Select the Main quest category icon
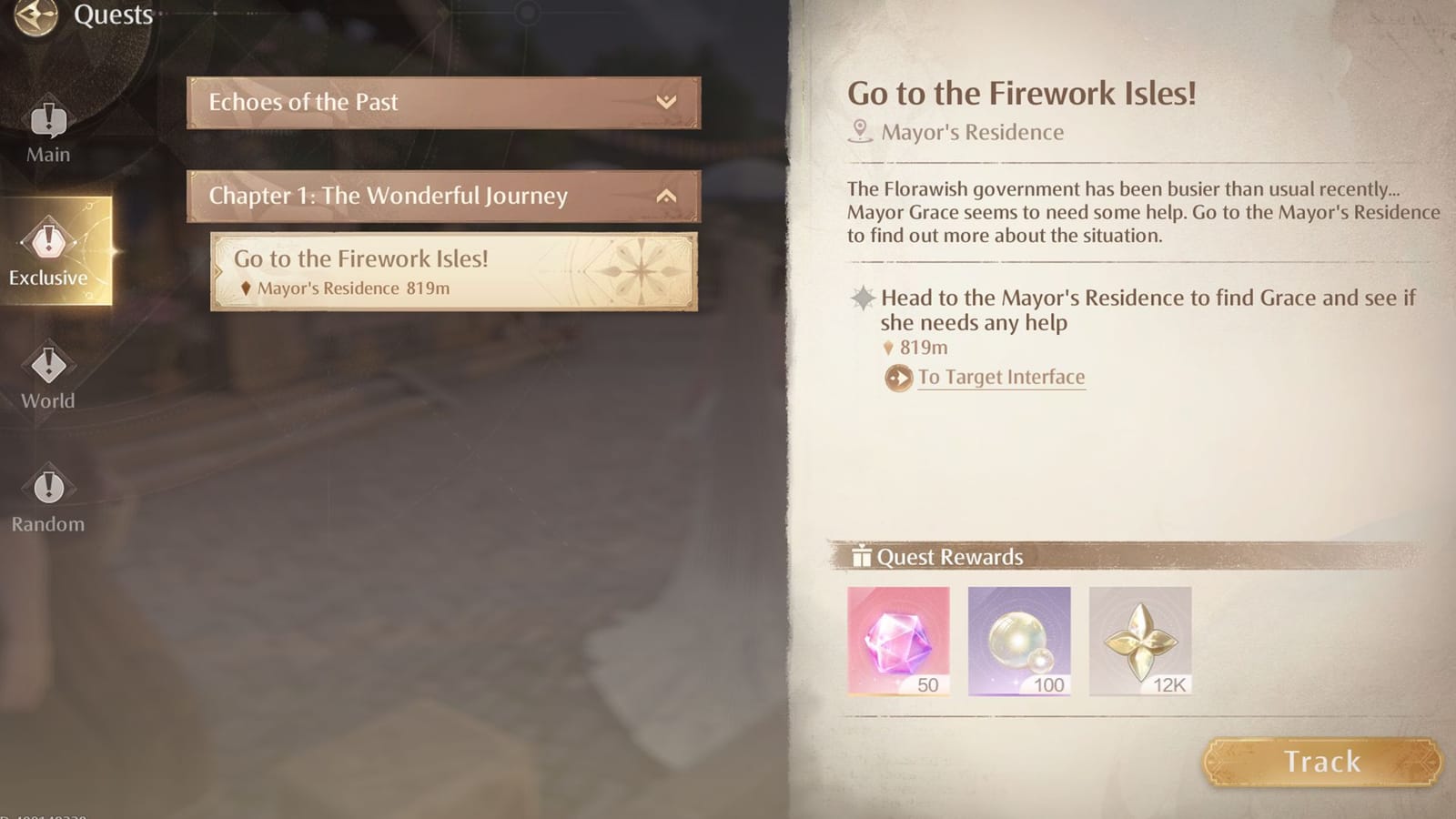The width and height of the screenshot is (1456, 819). coord(47,121)
